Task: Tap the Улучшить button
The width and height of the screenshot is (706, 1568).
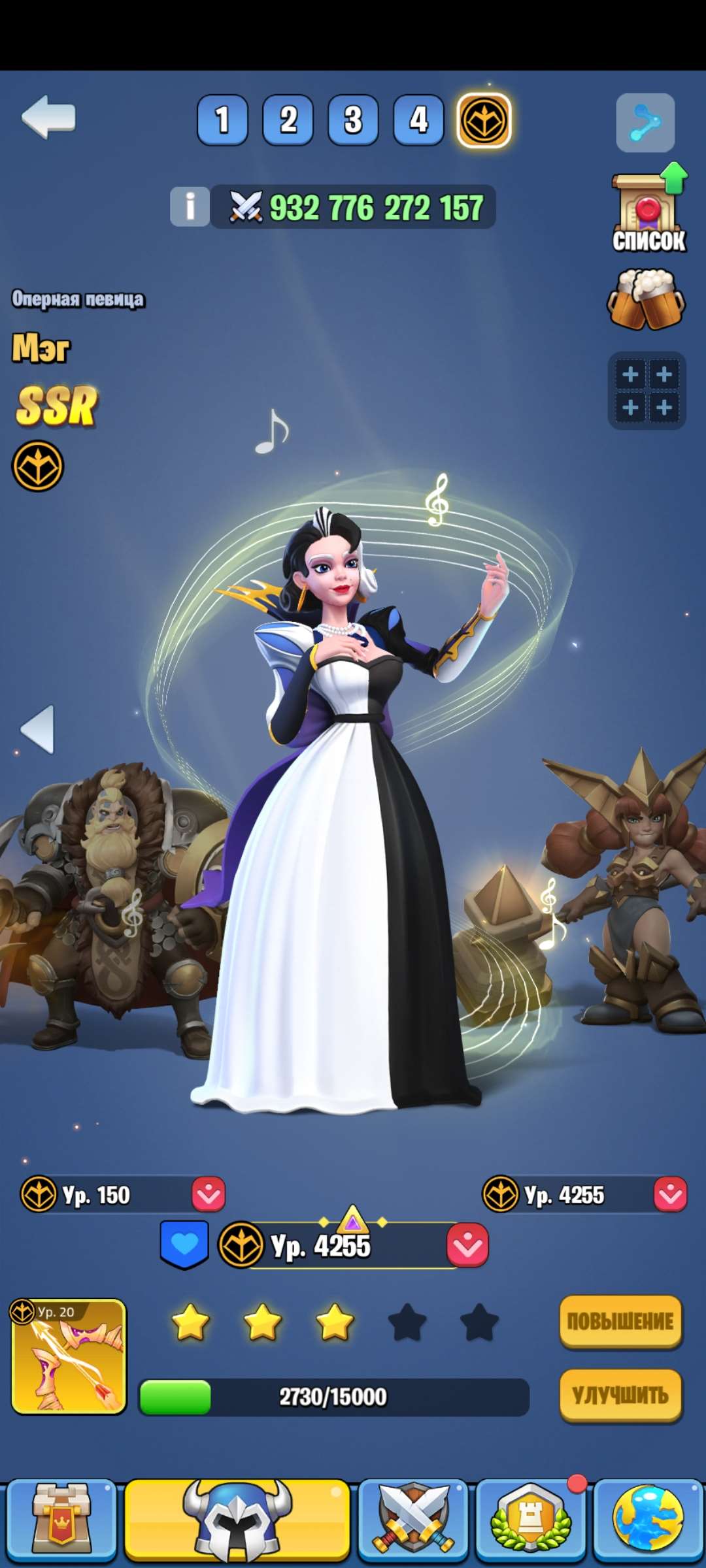Action: (x=620, y=1396)
